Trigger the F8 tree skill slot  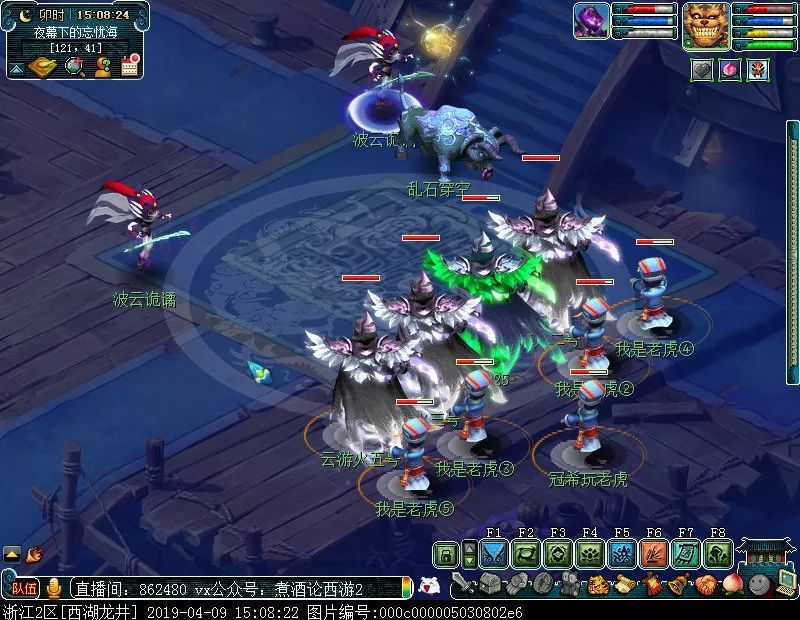[718, 554]
